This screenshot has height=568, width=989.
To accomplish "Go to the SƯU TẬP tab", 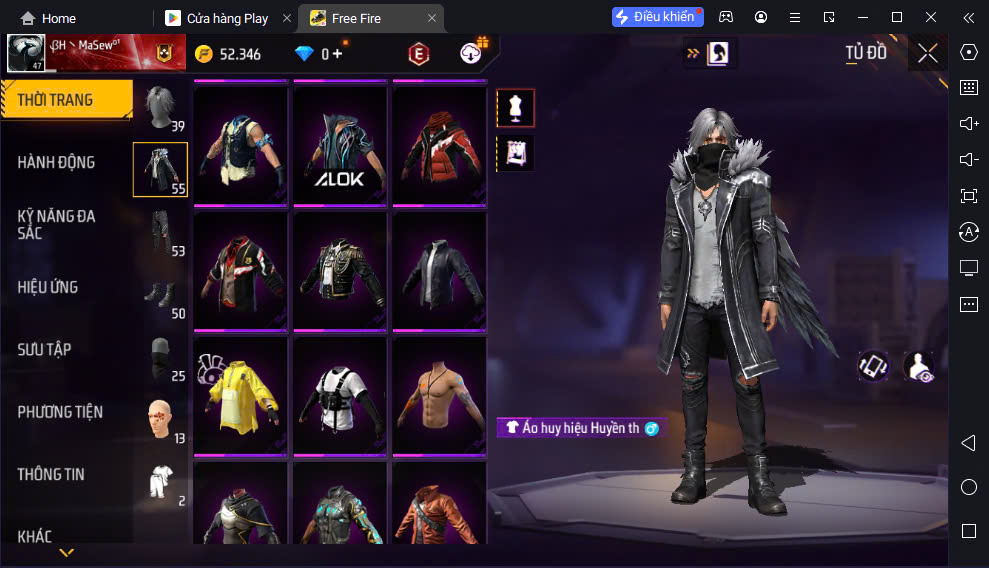I will [x=45, y=349].
